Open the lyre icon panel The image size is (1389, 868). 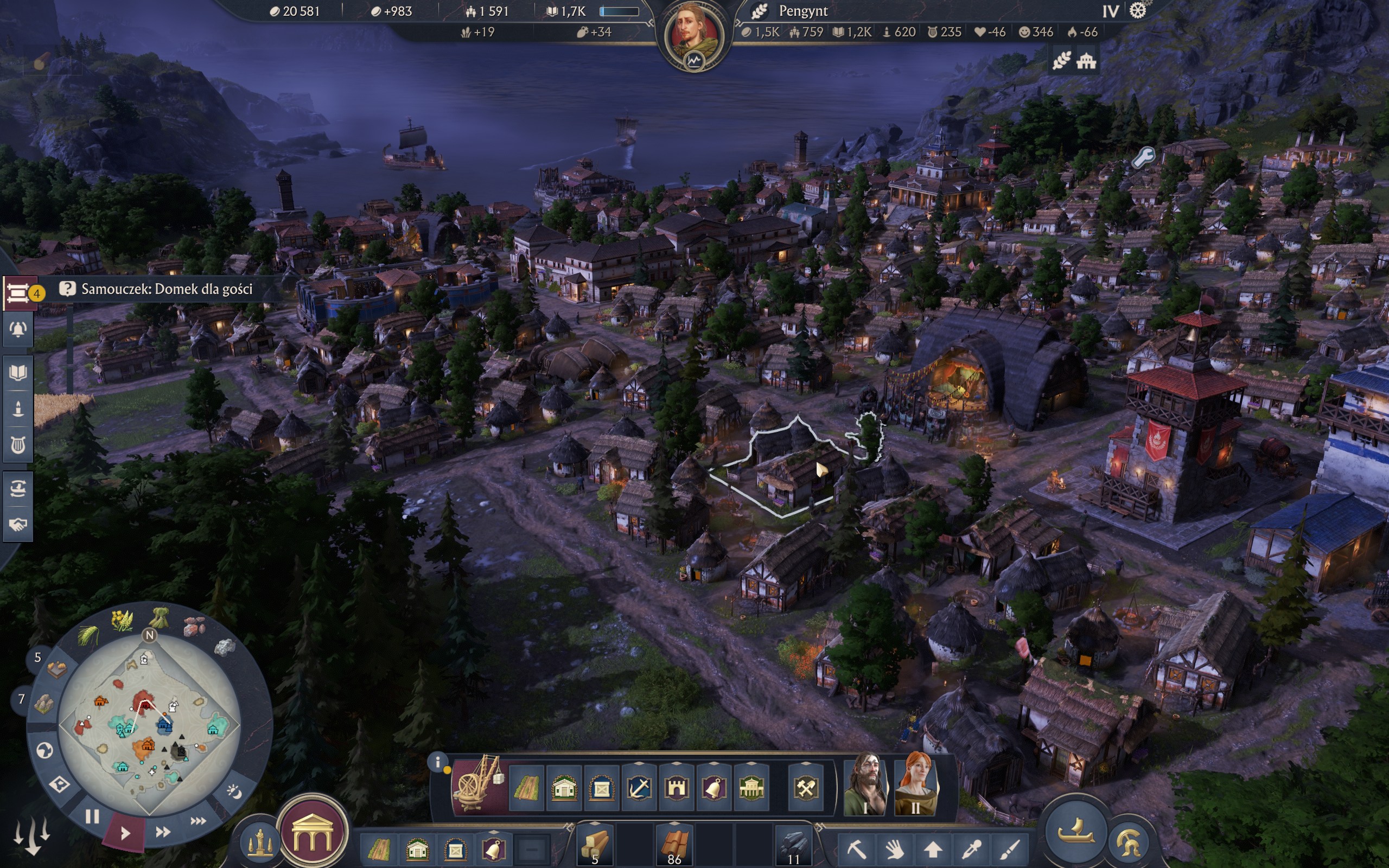[18, 445]
